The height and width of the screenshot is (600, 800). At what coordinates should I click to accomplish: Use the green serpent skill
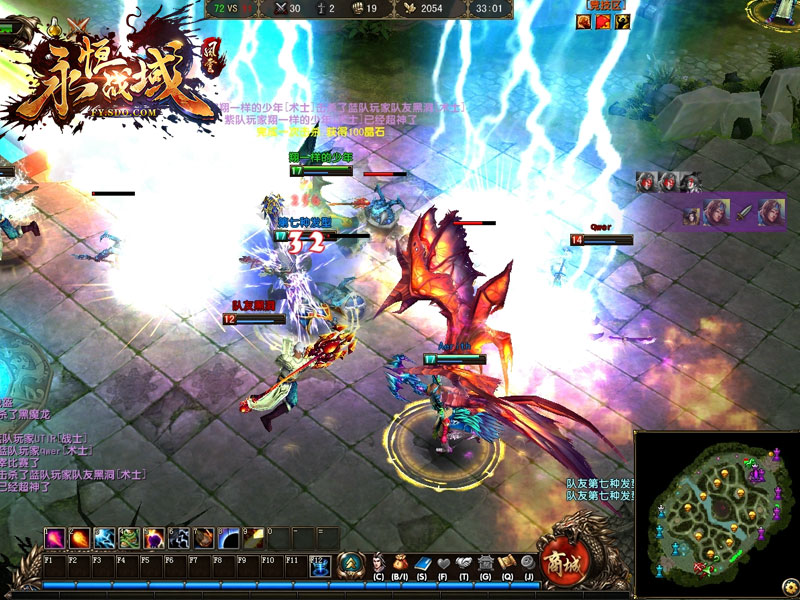coord(129,538)
